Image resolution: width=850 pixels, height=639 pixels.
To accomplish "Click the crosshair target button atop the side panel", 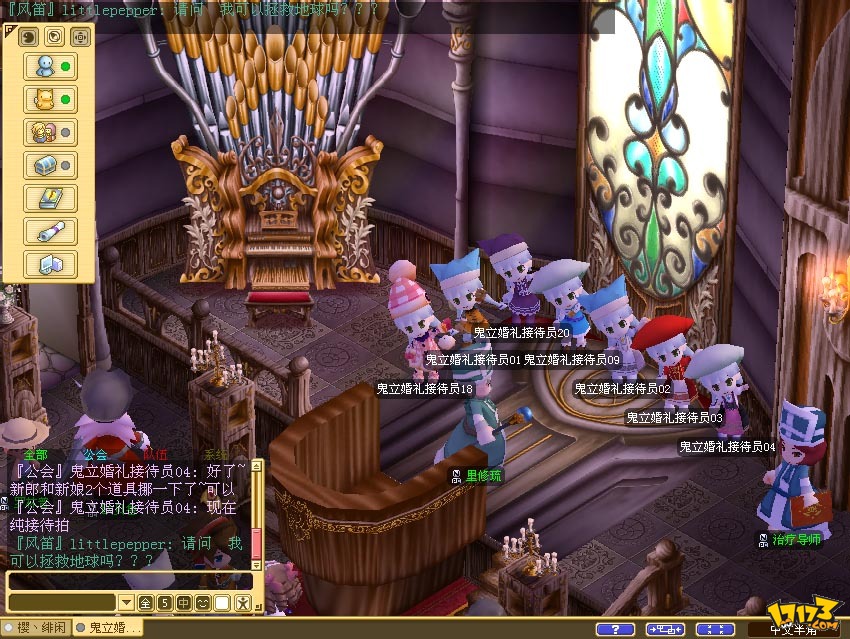I will (x=80, y=37).
